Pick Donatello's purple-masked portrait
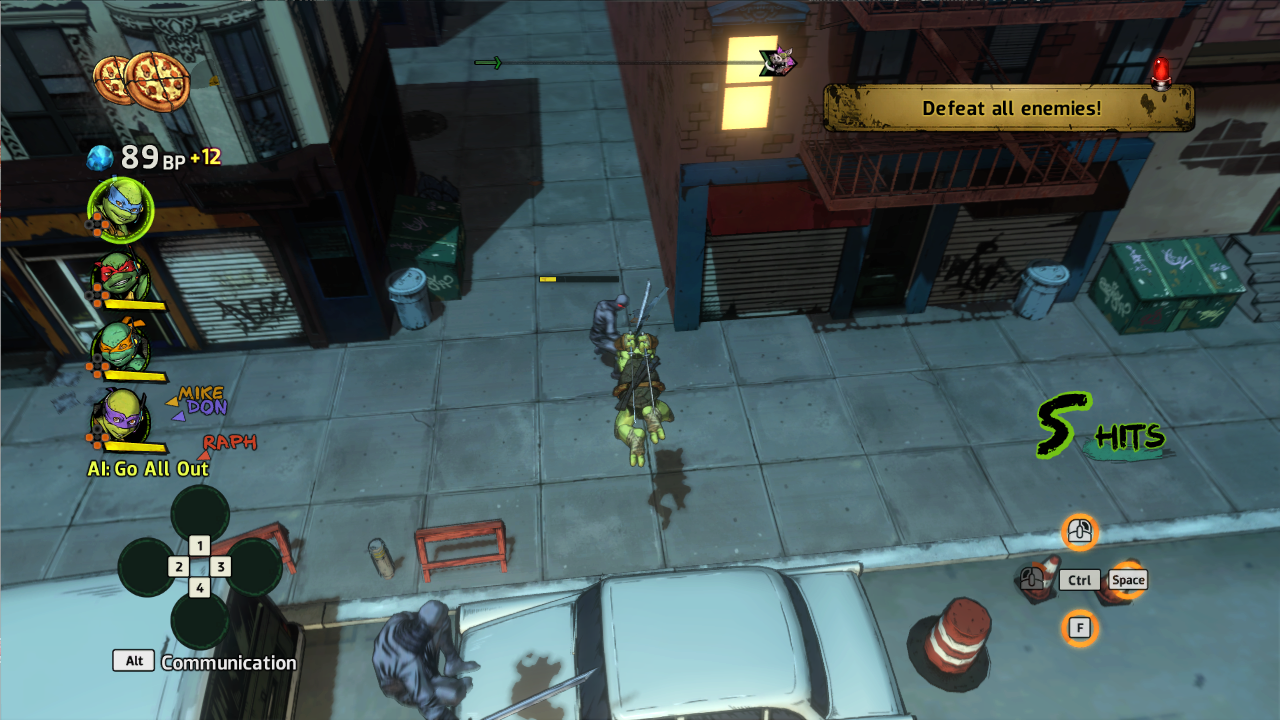Viewport: 1280px width, 720px height. (122, 416)
